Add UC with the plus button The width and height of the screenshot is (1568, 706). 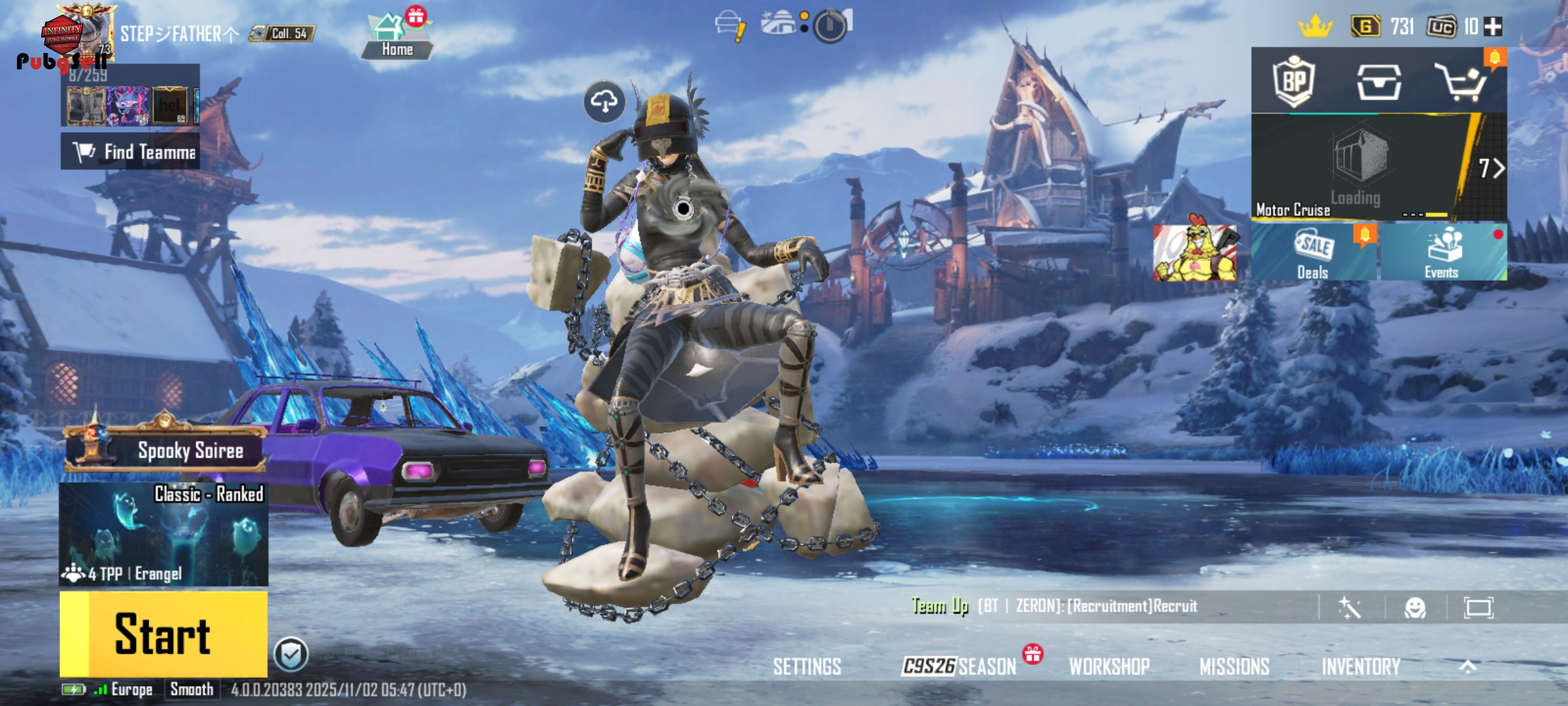[1494, 27]
